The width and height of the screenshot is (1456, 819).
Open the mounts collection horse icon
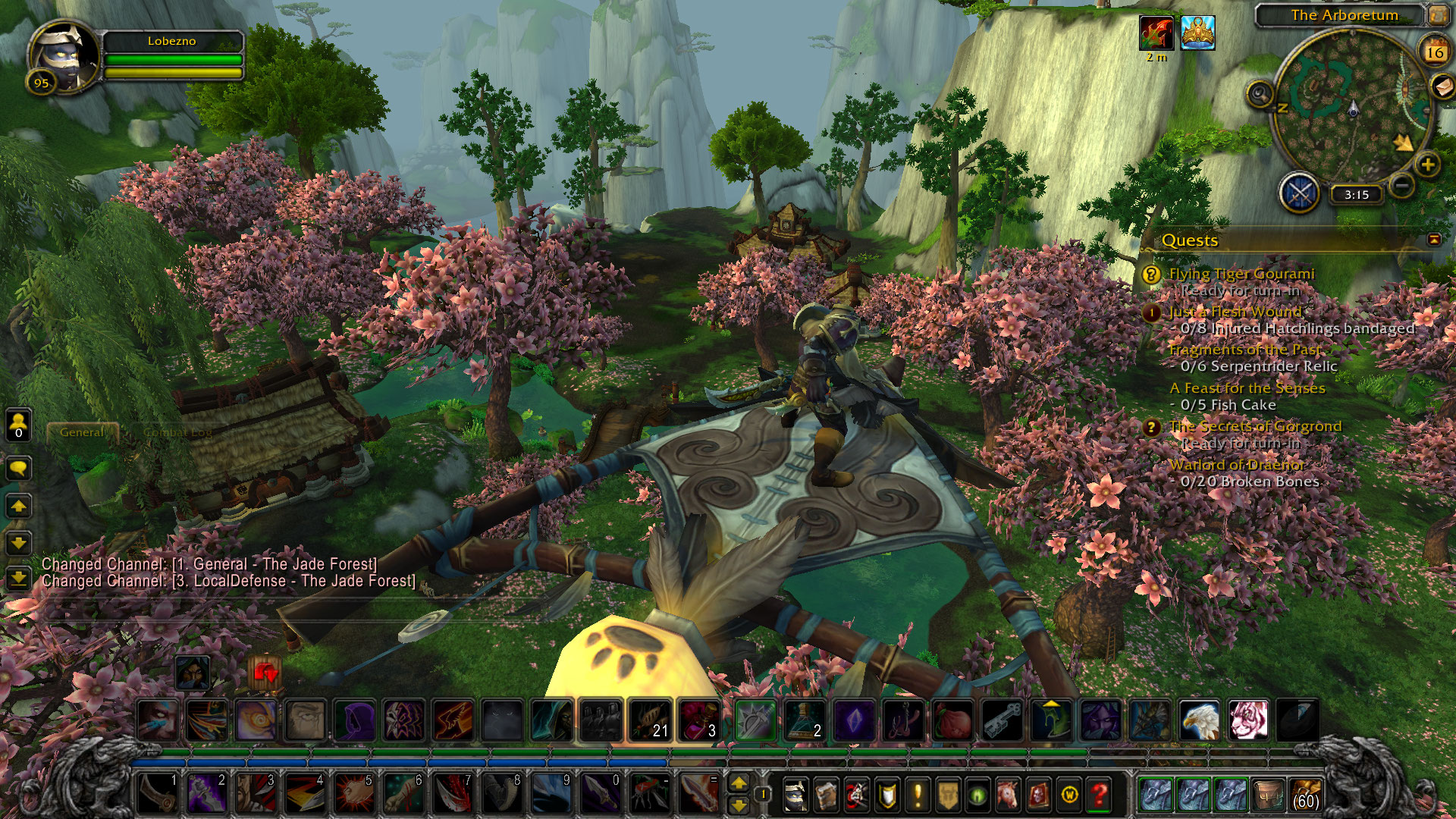(1008, 795)
